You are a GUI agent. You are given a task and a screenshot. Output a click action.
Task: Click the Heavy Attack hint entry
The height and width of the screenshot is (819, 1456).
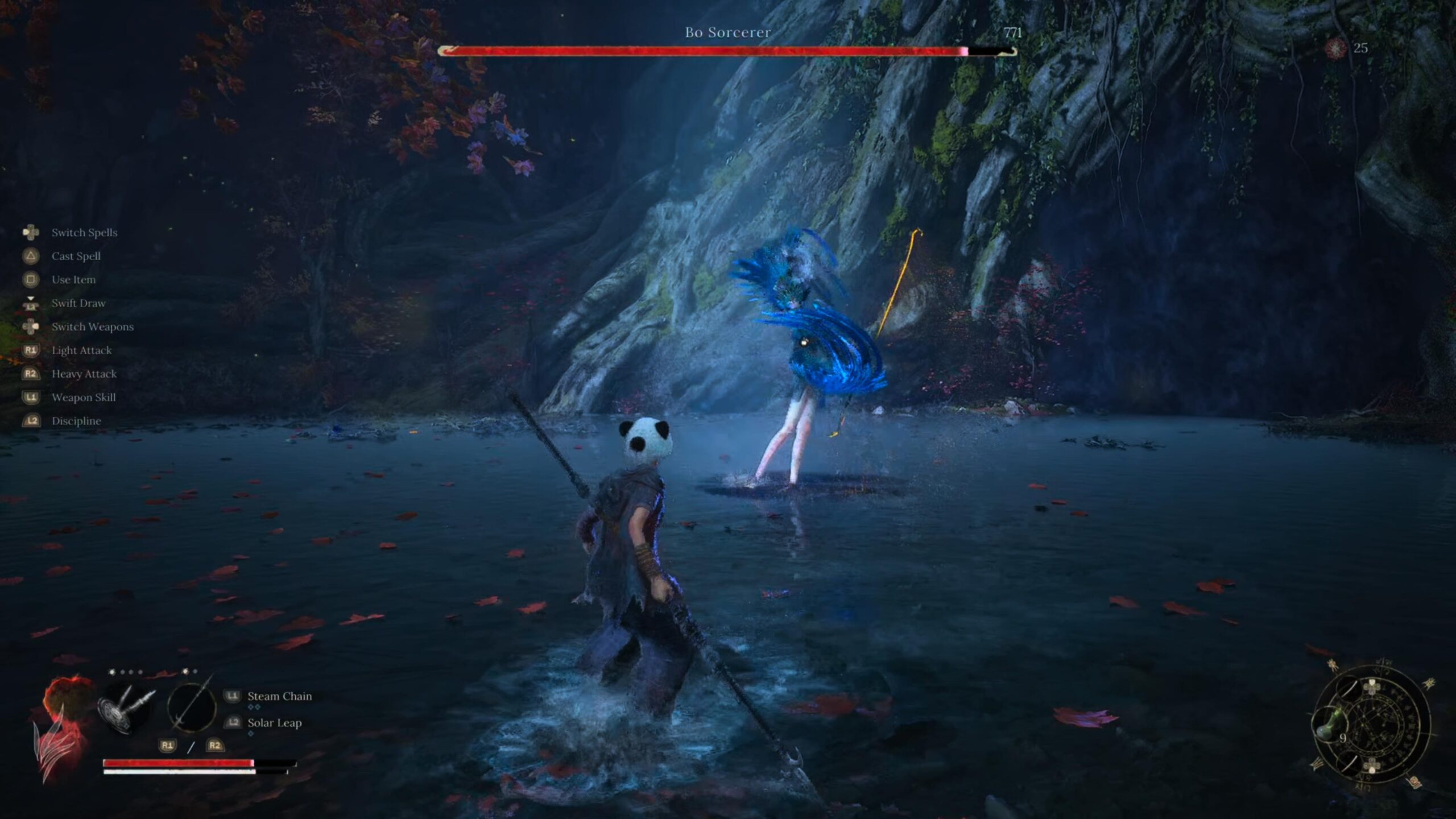click(84, 374)
